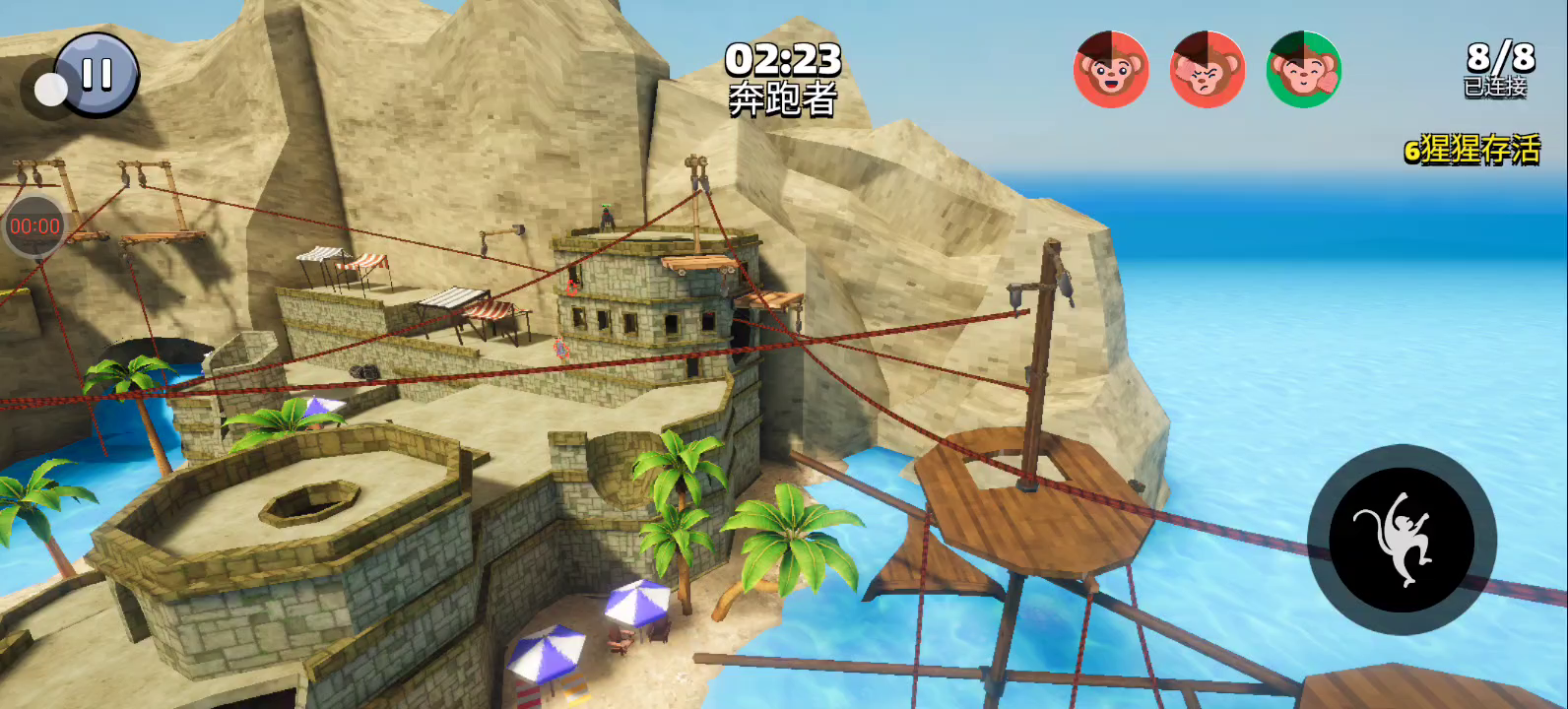Tap the monkey jump action button
1568x709 pixels.
[x=1402, y=540]
